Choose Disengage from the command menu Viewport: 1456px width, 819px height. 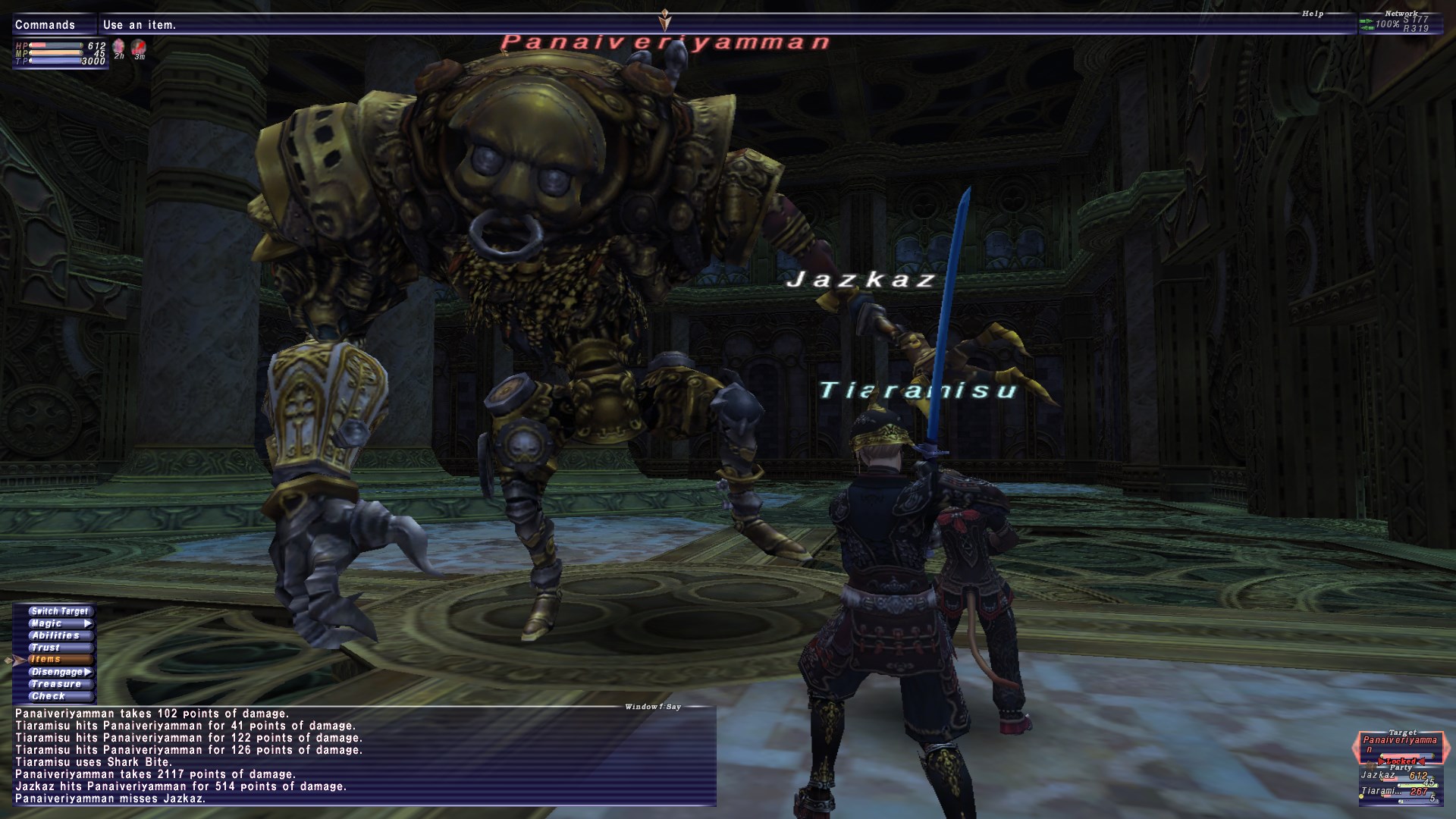(x=59, y=672)
